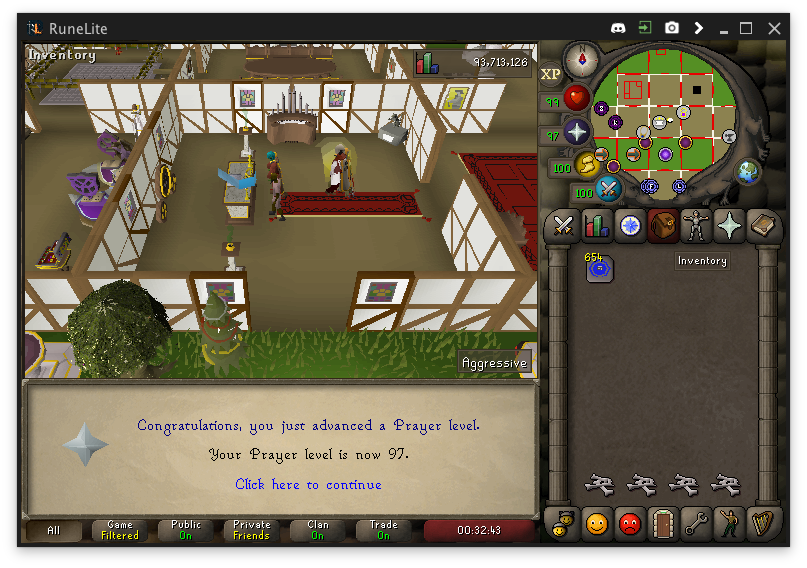Click here to continue the level-up dialogue
Image resolution: width=807 pixels, height=568 pixels.
(x=308, y=485)
